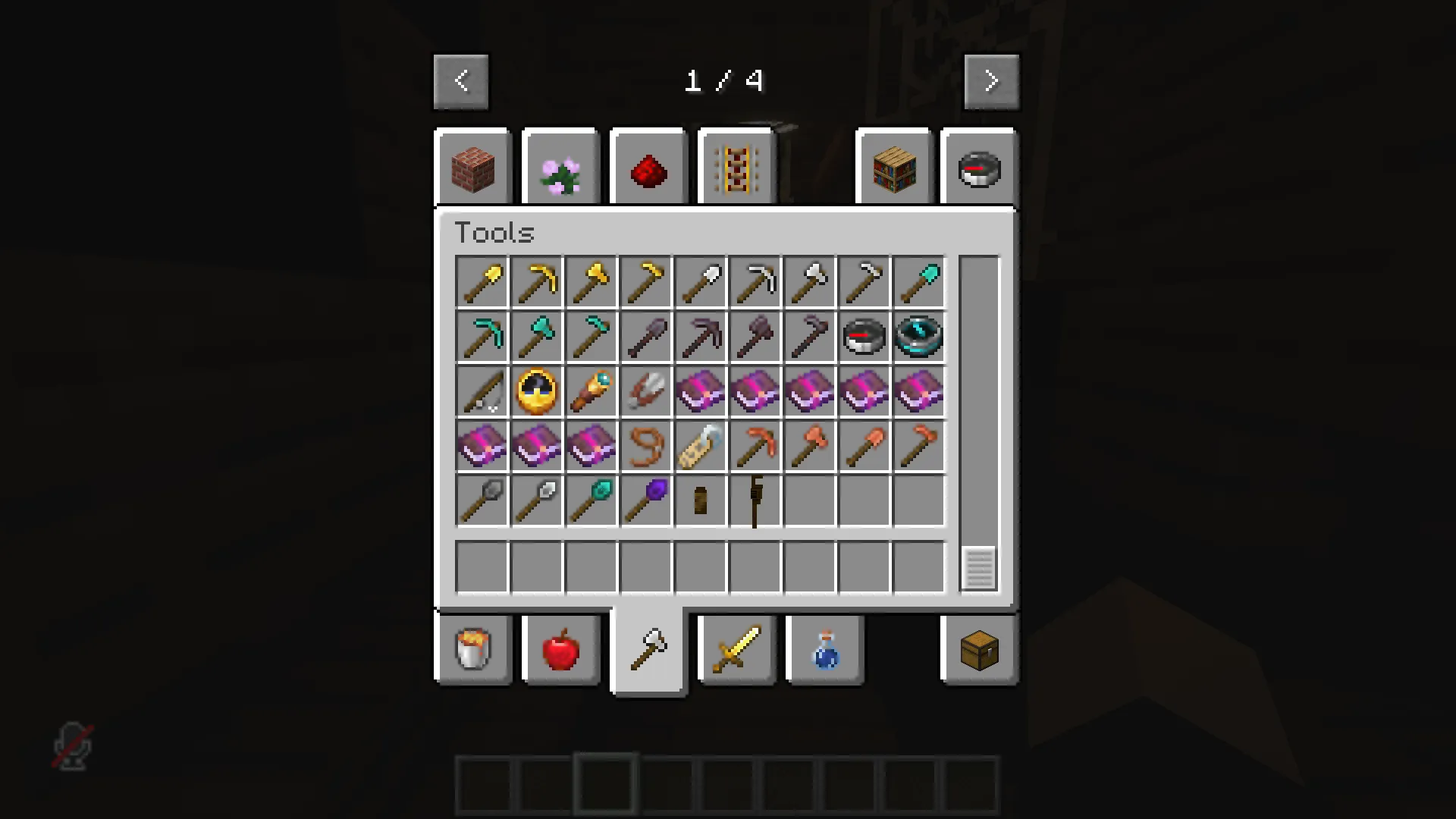The height and width of the screenshot is (819, 1456).
Task: Open the survival inventory chest tab
Action: pyautogui.click(x=978, y=650)
